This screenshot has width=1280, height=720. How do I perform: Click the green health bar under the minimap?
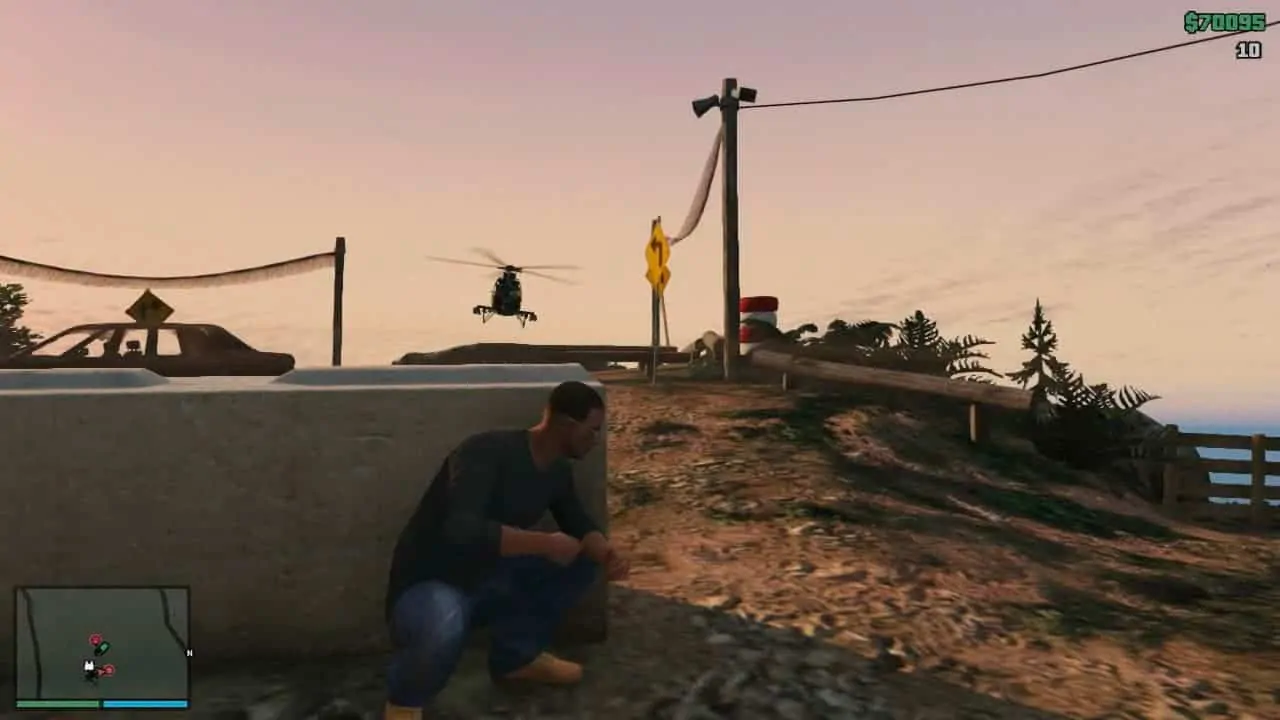tap(60, 703)
